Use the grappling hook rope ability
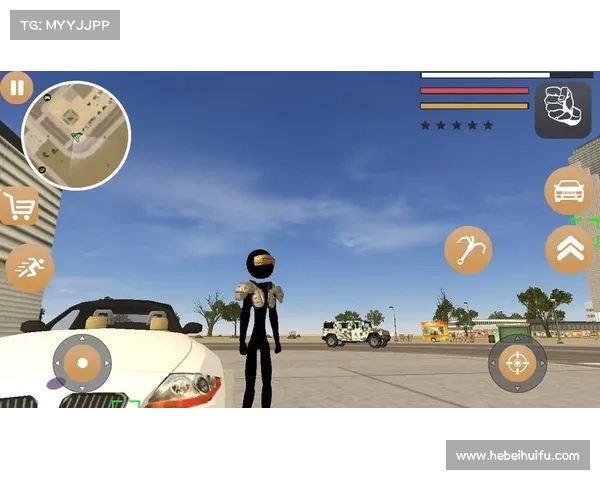This screenshot has height=480, width=600. point(468,249)
